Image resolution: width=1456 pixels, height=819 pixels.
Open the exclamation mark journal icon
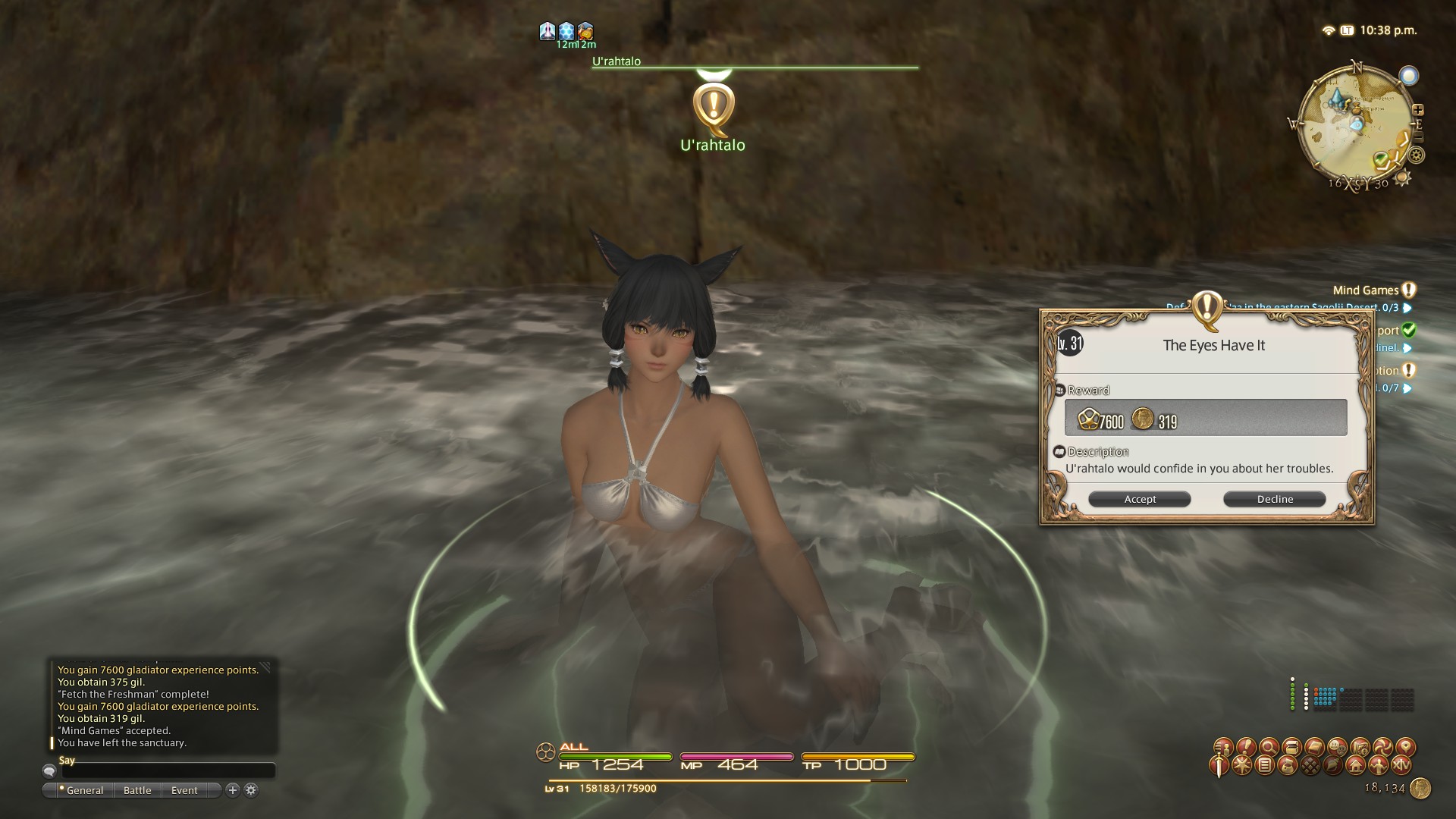(1245, 747)
